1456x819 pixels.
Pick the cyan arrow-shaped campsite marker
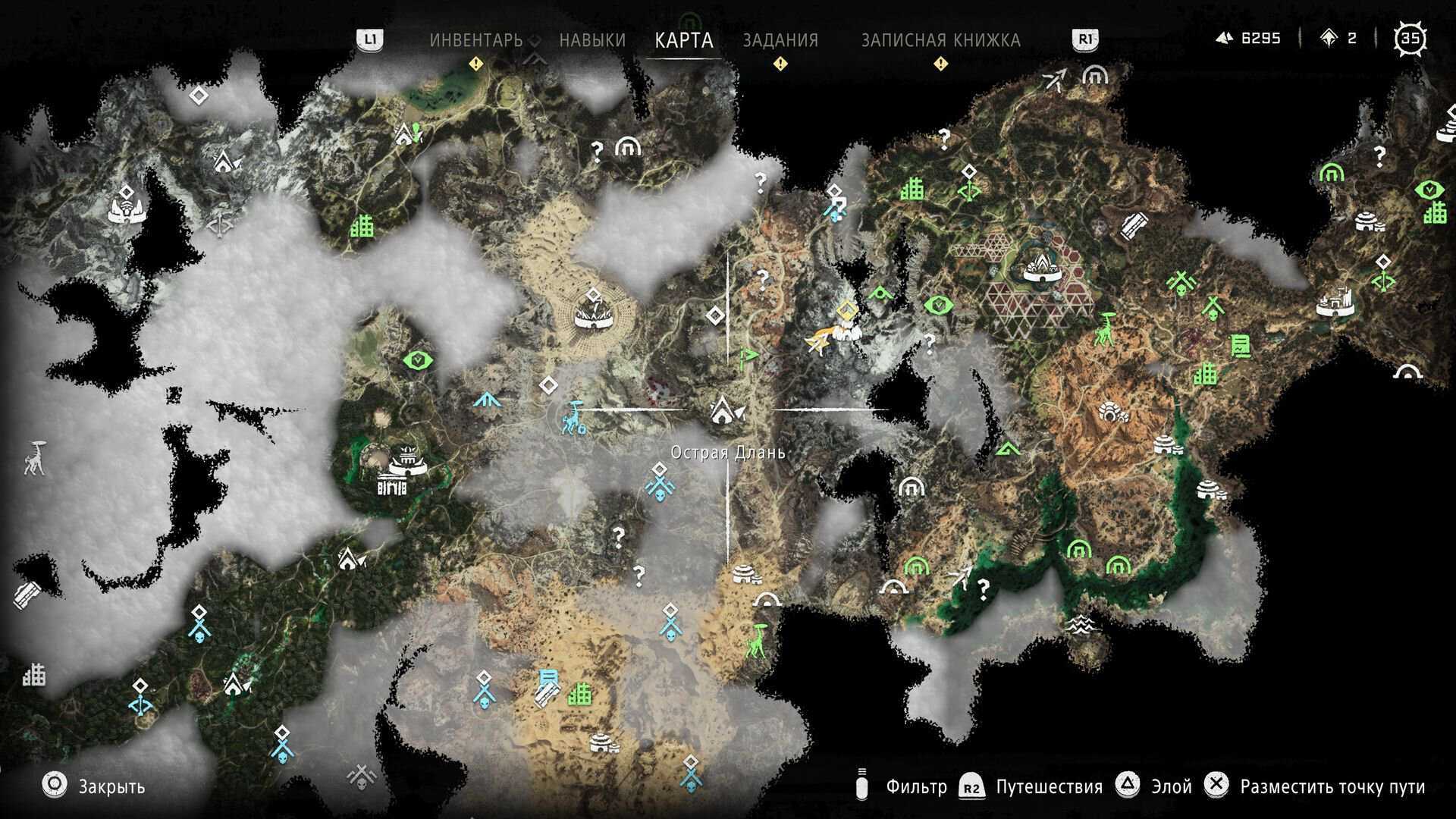pyautogui.click(x=489, y=398)
